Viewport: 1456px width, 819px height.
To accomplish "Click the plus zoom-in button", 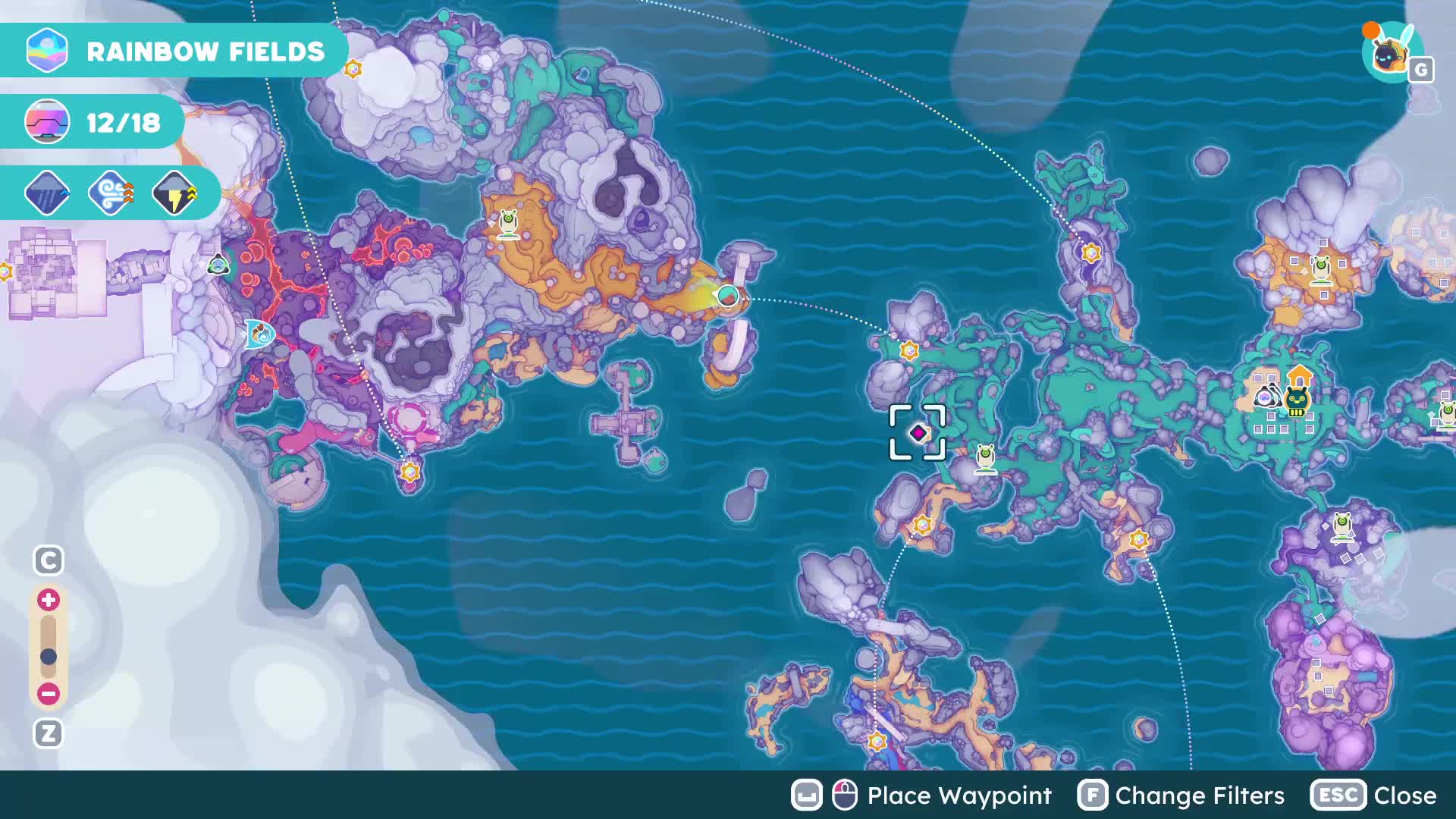I will [x=49, y=600].
